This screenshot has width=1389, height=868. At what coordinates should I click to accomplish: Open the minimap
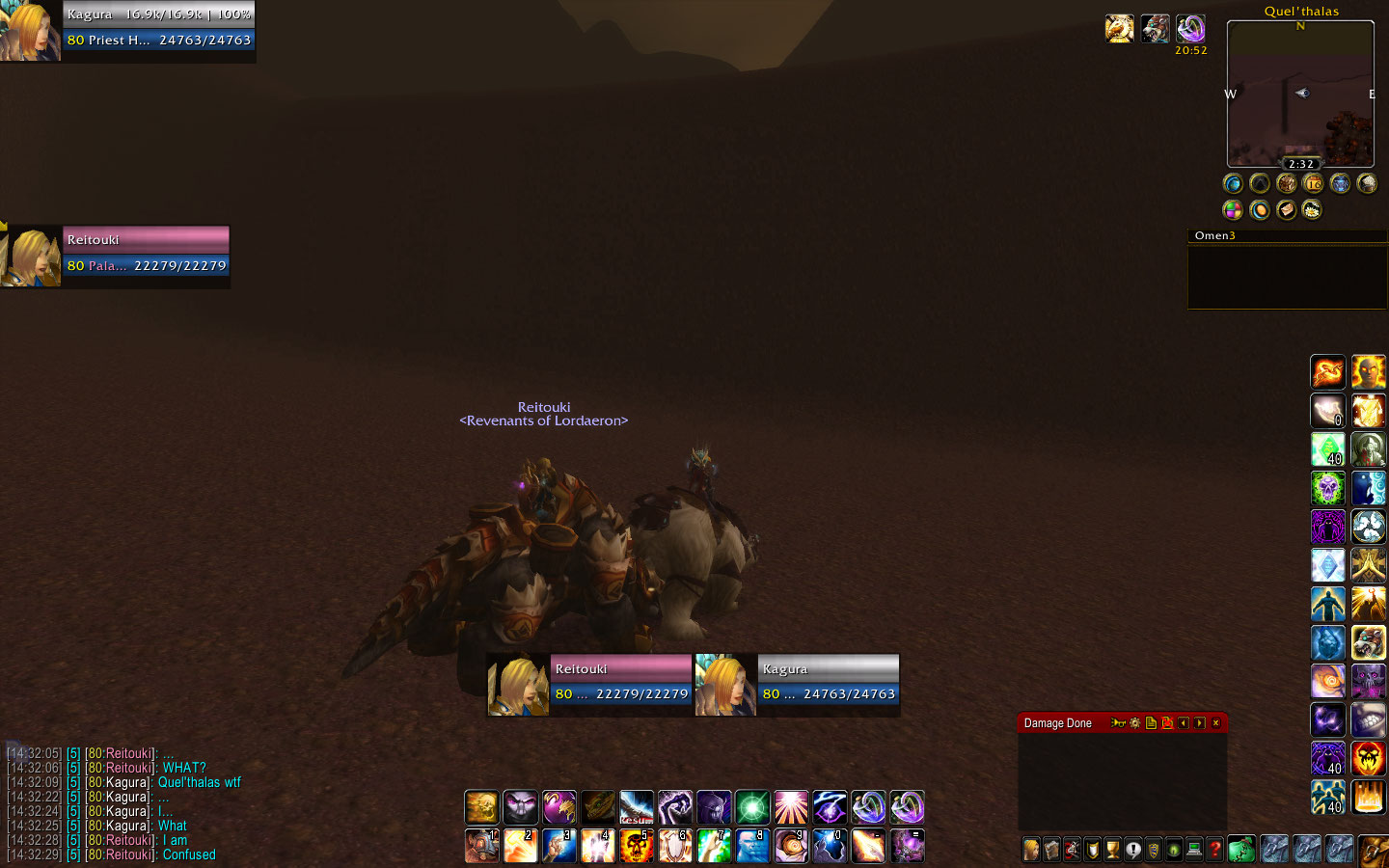pyautogui.click(x=1299, y=96)
